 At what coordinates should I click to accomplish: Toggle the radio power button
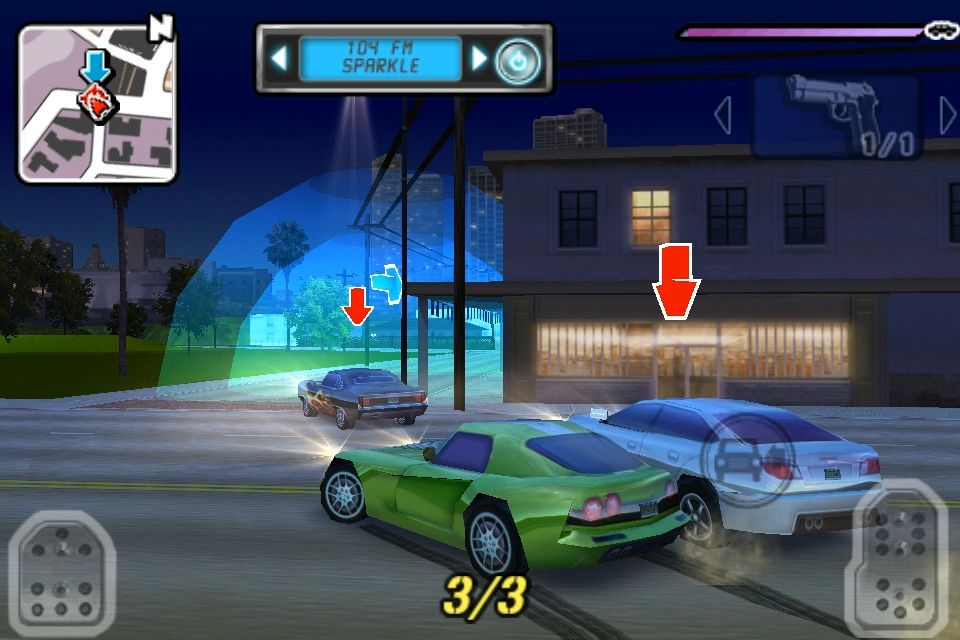click(x=518, y=60)
